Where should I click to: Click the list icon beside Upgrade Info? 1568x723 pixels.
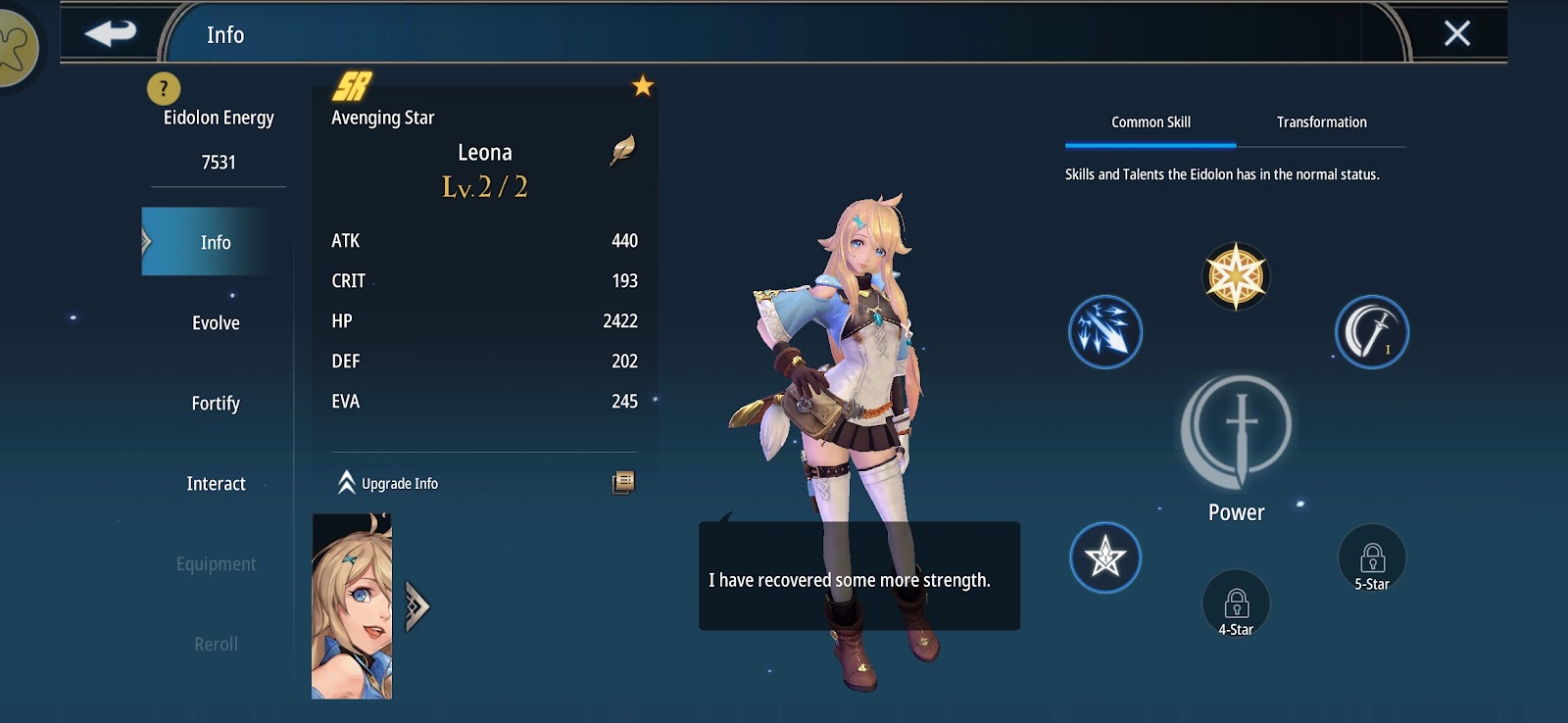coord(623,482)
